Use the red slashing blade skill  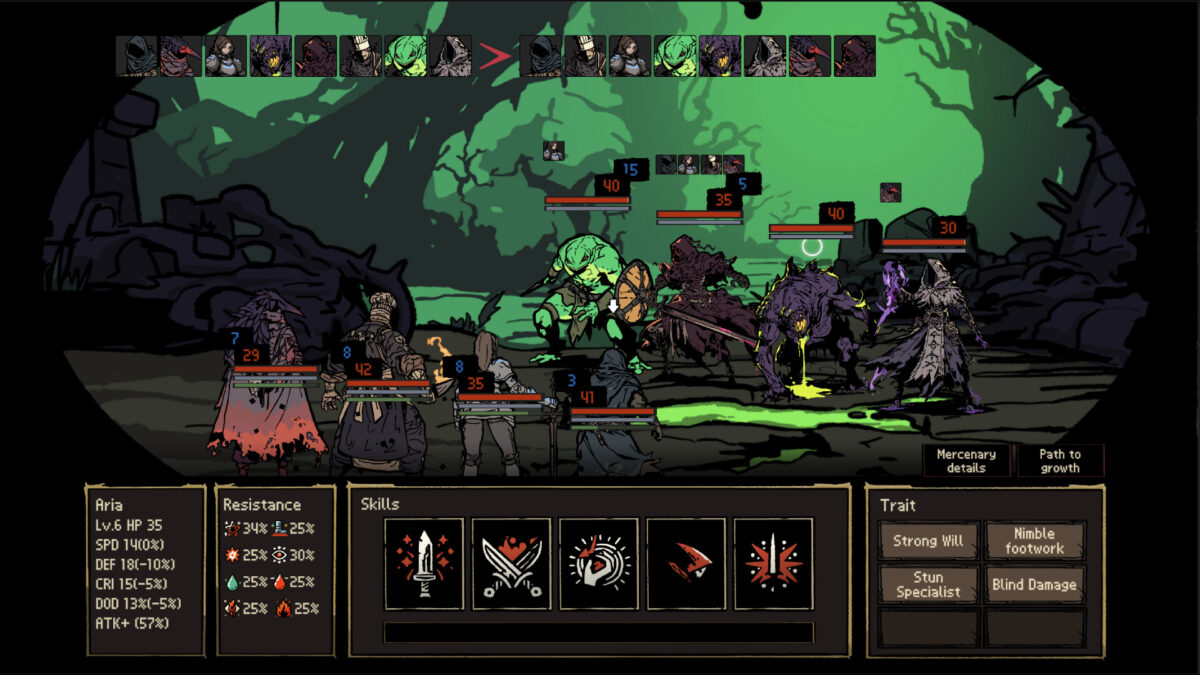point(686,563)
